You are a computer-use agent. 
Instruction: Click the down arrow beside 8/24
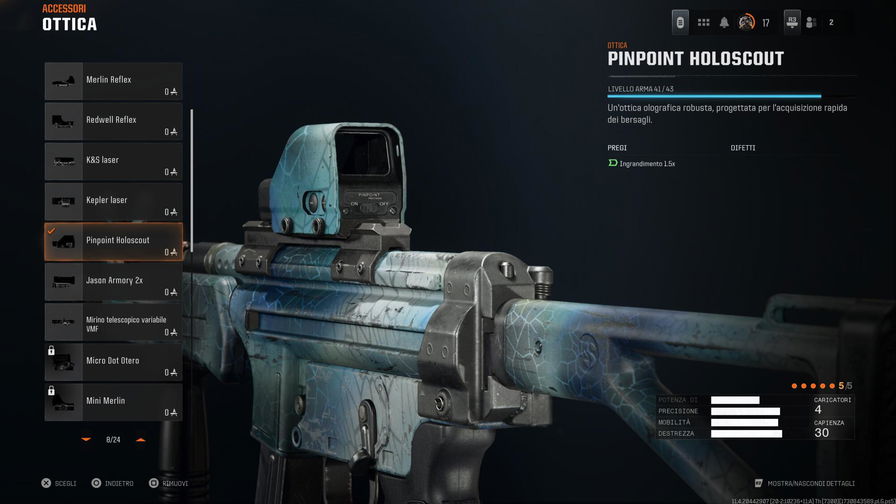coord(86,439)
